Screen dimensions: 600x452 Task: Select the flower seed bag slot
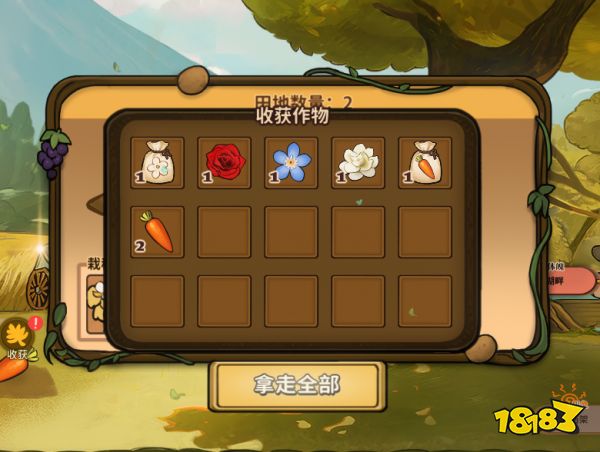click(x=157, y=162)
